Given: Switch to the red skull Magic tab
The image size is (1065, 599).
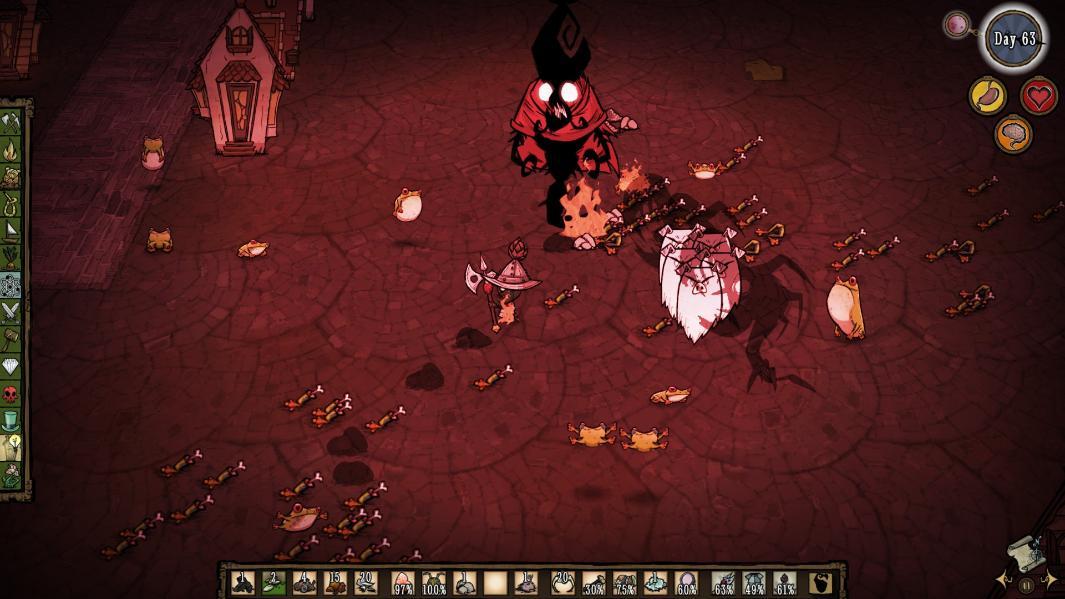Looking at the screenshot, I should [x=11, y=393].
